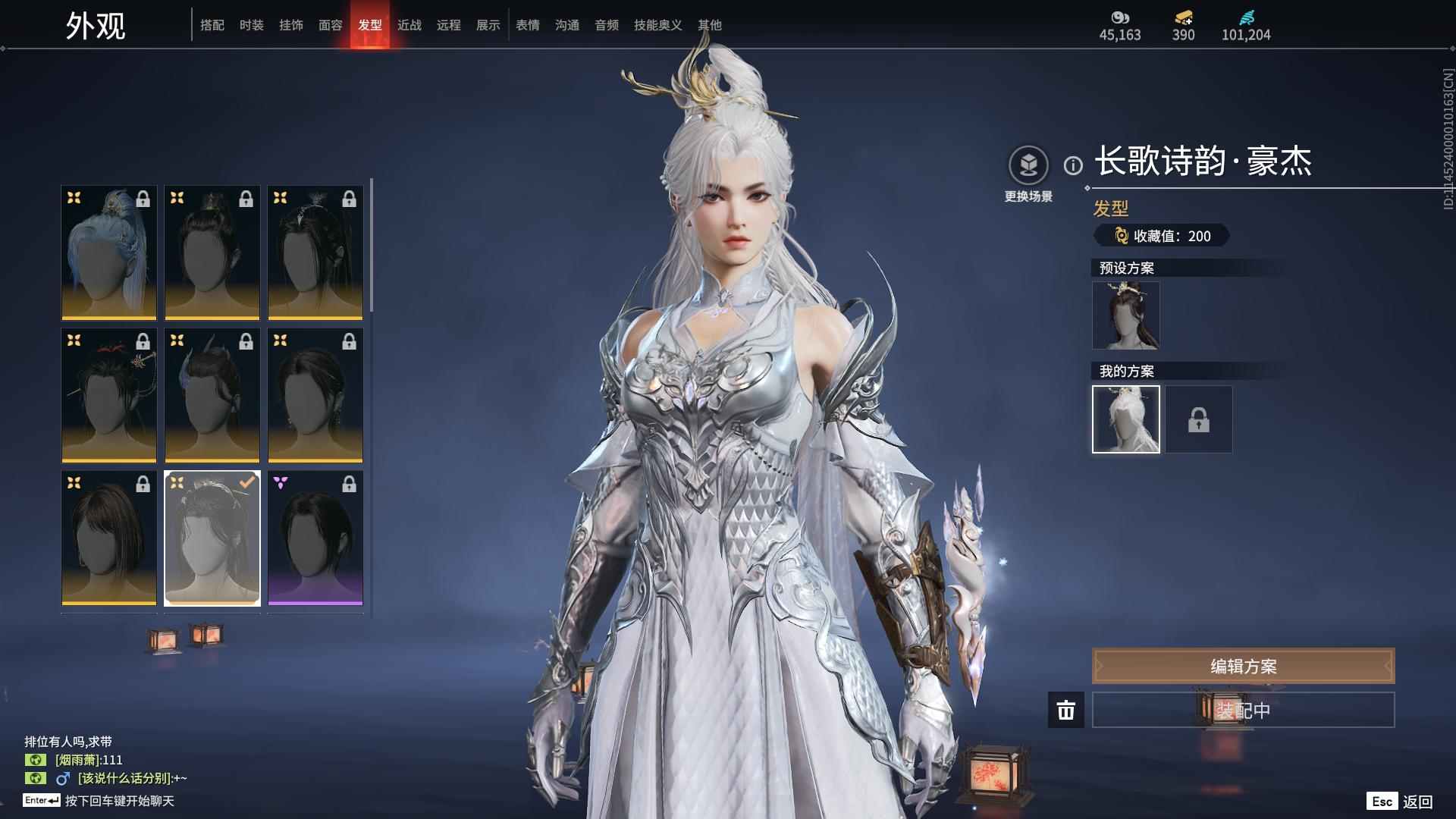Choose the white-haired scheme under 我的方案

pos(1125,419)
